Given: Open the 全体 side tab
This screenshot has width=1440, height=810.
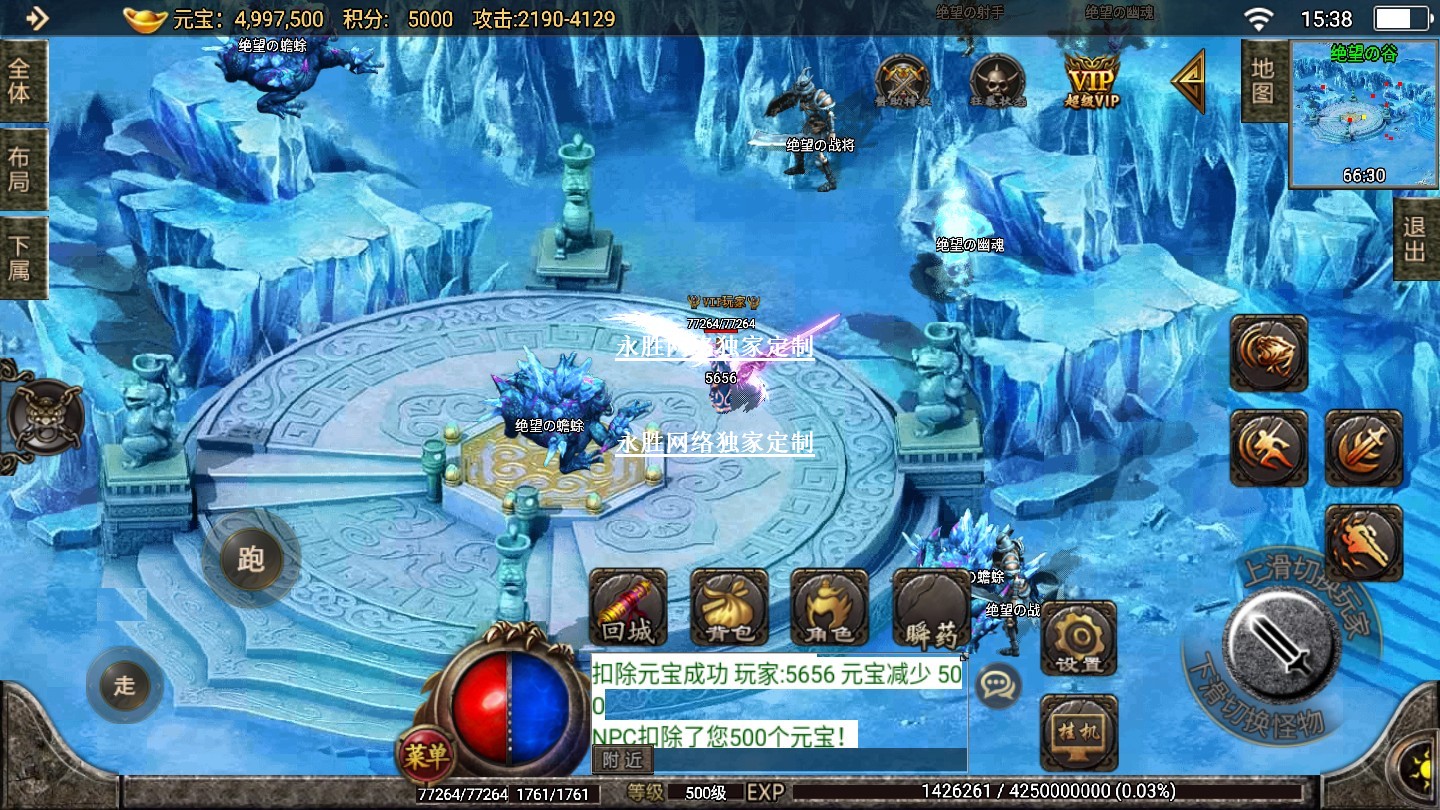Looking at the screenshot, I should point(20,82).
